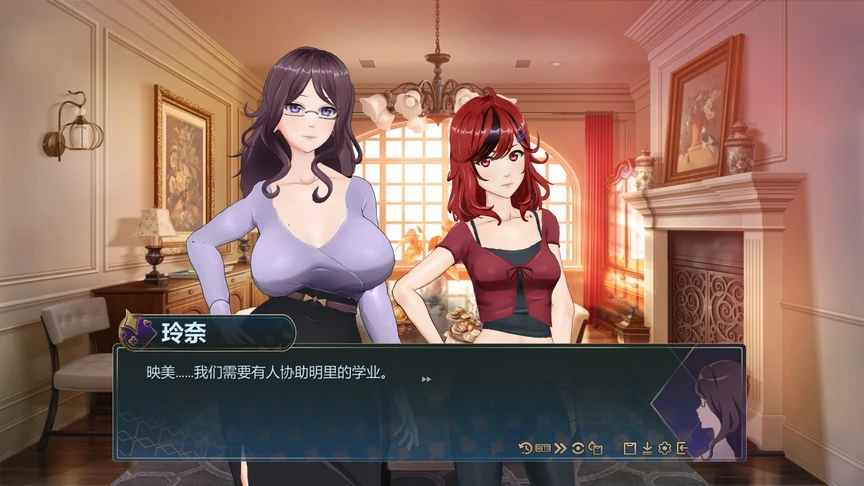This screenshot has width=864, height=486.
Task: Advance dialogue by clicking the text line
Action: coord(267,373)
